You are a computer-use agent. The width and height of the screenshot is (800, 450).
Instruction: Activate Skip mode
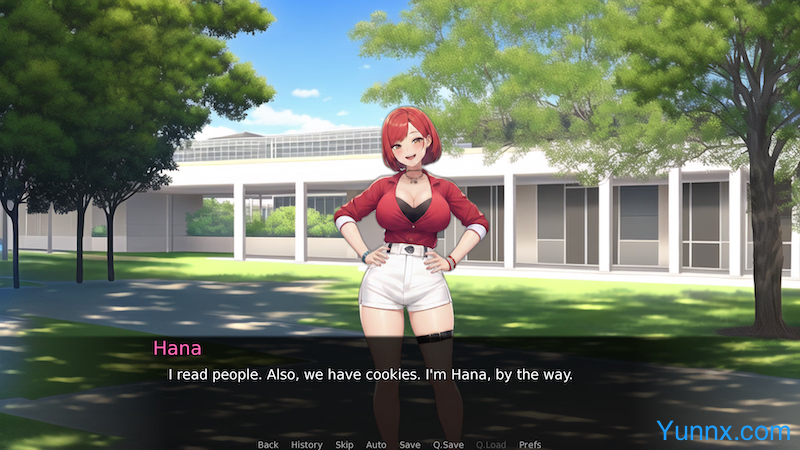[x=344, y=444]
